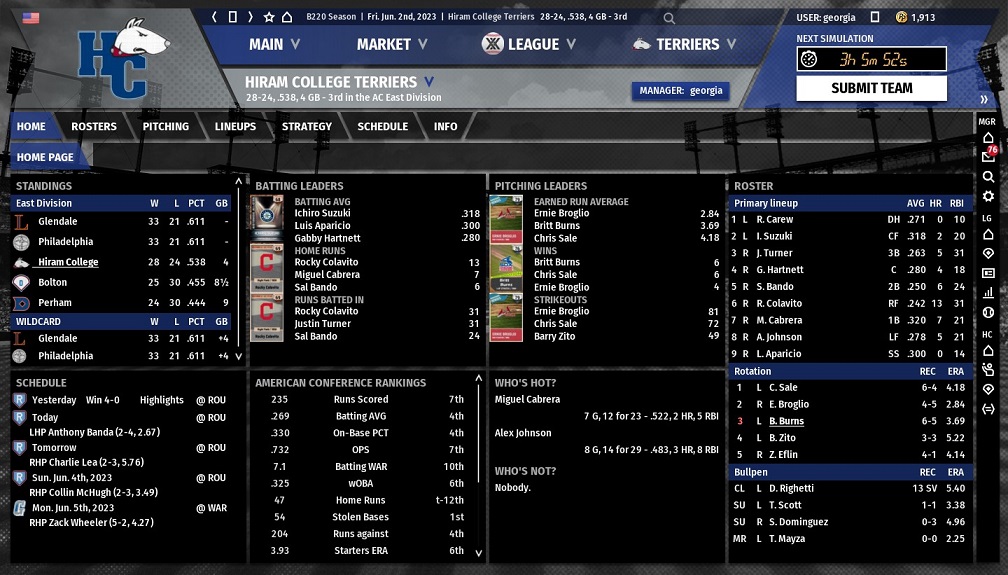Watch Highlights of yesterday's game

[161, 400]
